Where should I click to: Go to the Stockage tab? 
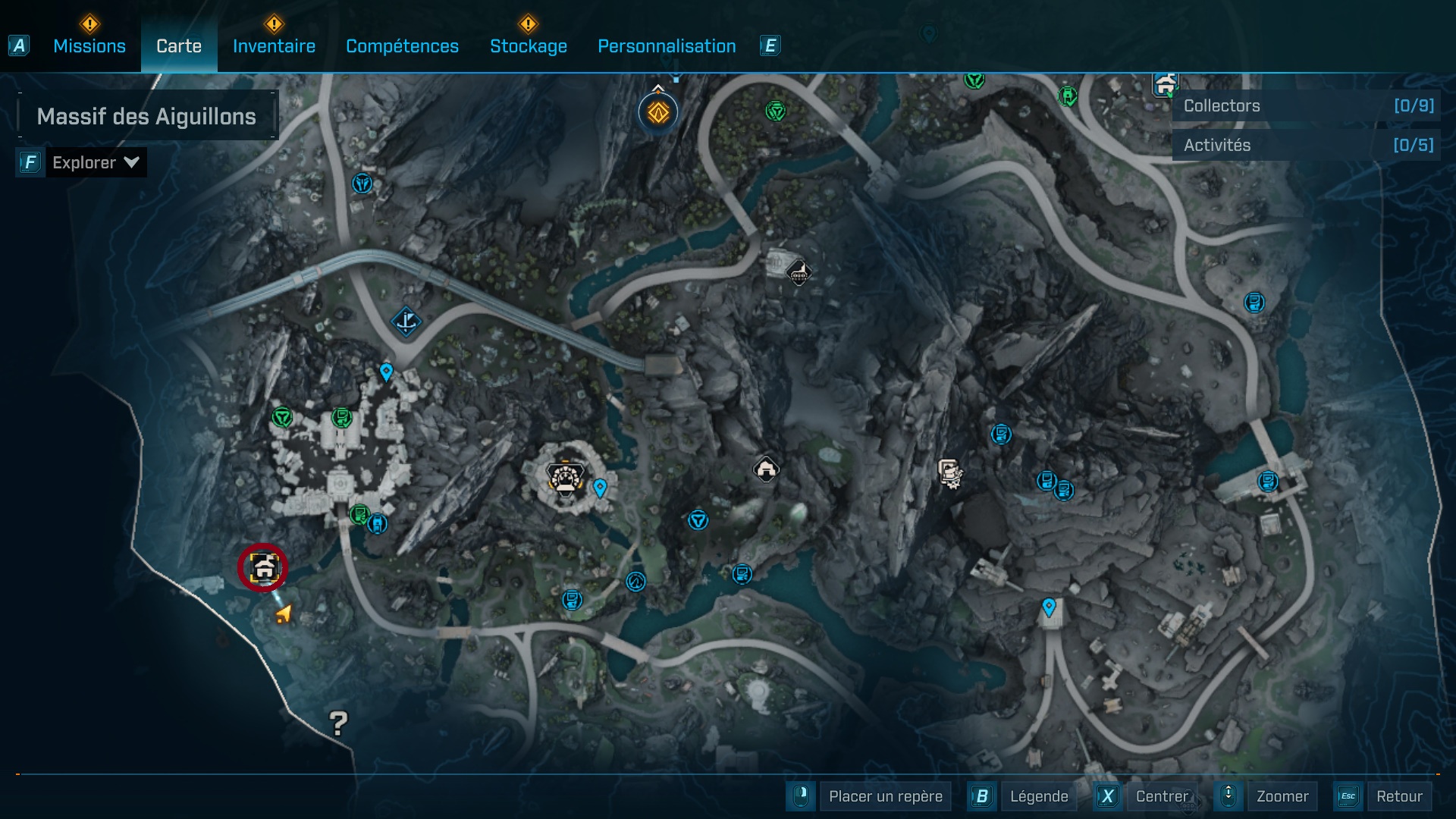pos(528,46)
